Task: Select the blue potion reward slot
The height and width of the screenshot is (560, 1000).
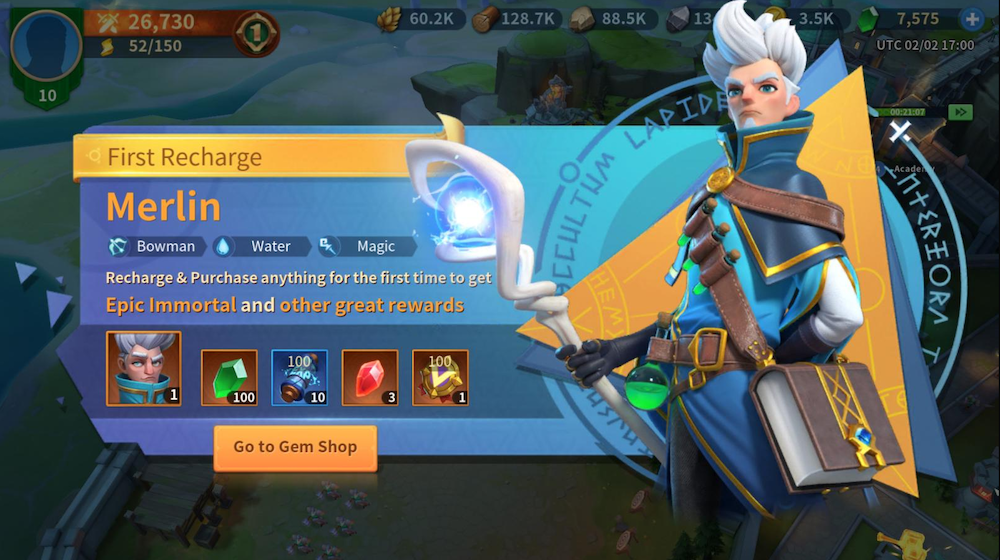Action: pos(299,377)
